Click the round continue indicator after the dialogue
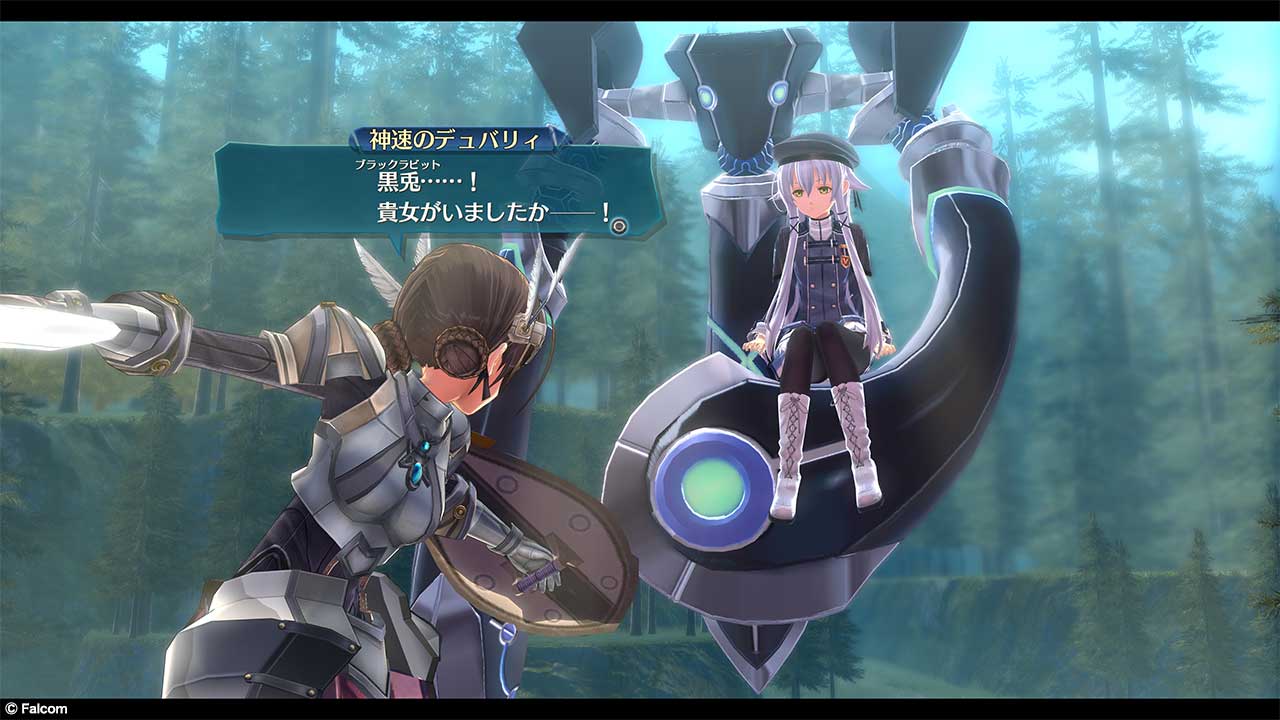The width and height of the screenshot is (1280, 720). click(619, 227)
